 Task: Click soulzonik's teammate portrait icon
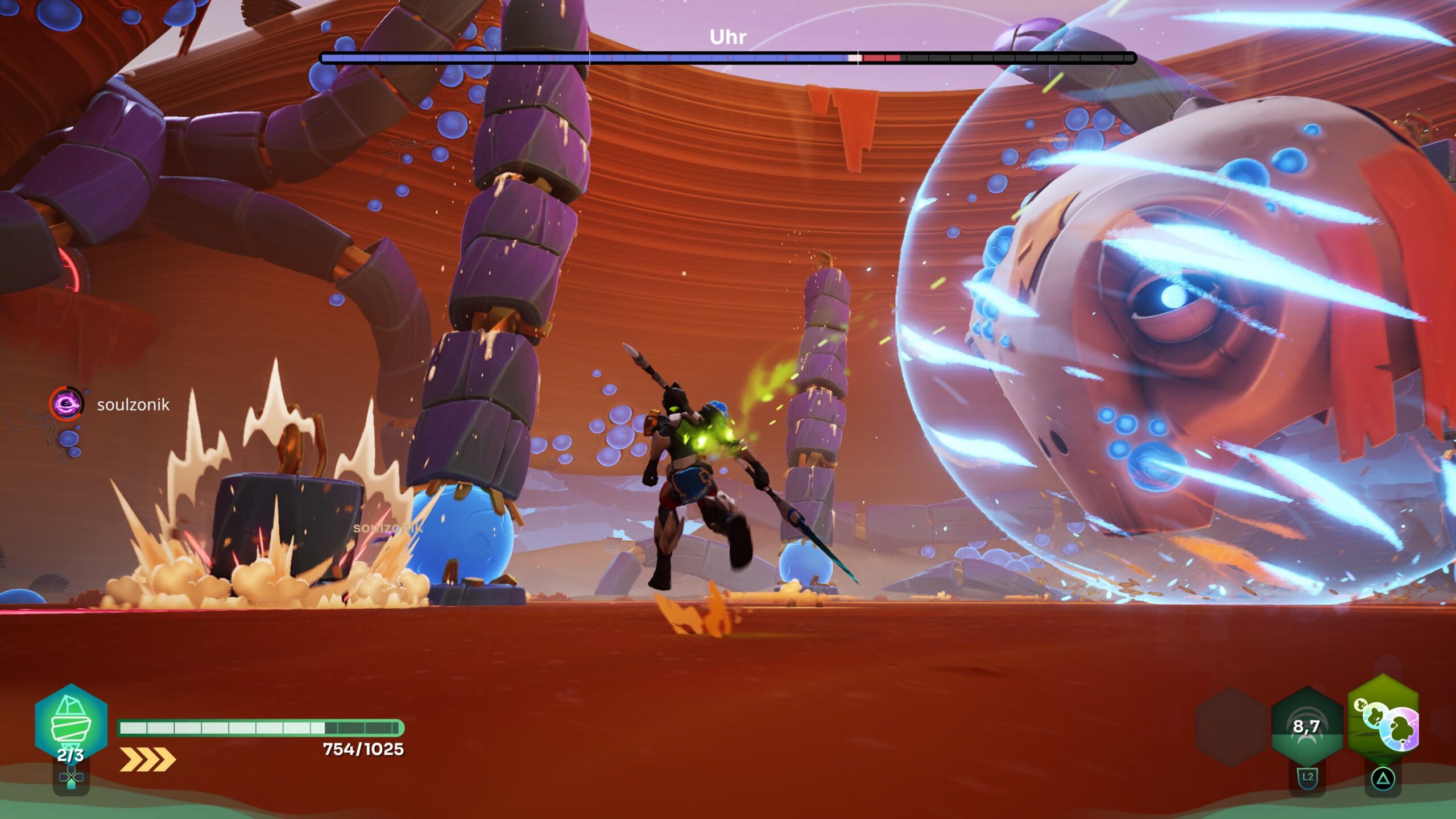coord(67,404)
